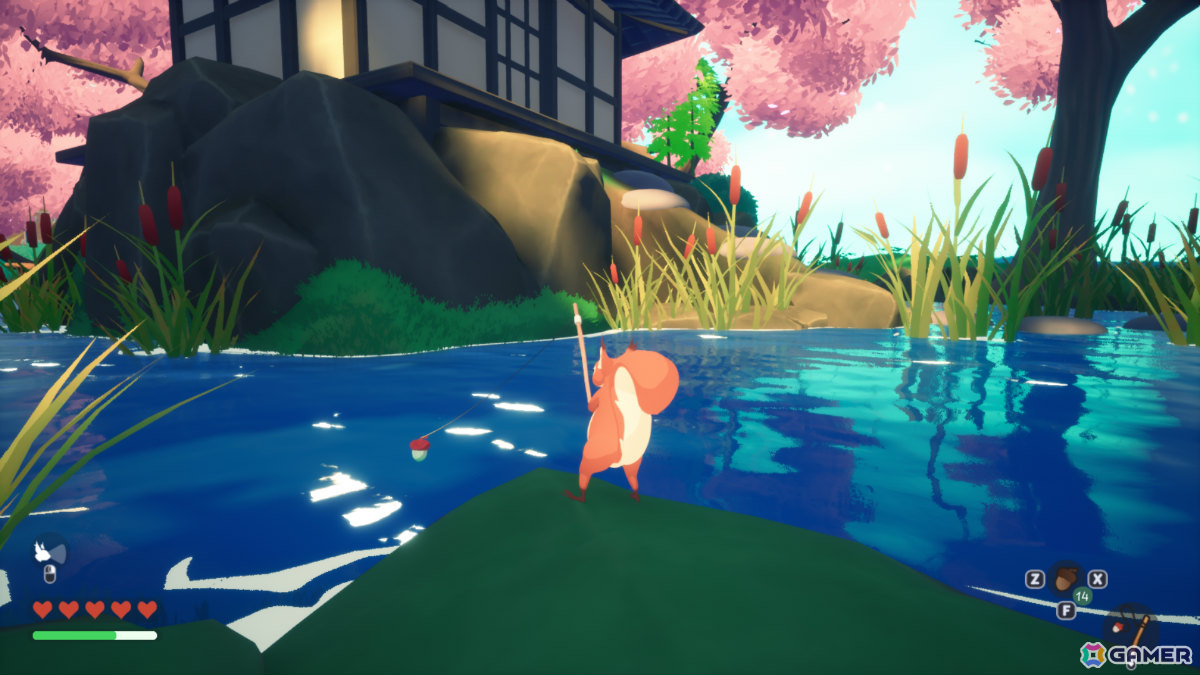Click the squirrel camera view icon
The width and height of the screenshot is (1200, 675).
(46, 551)
